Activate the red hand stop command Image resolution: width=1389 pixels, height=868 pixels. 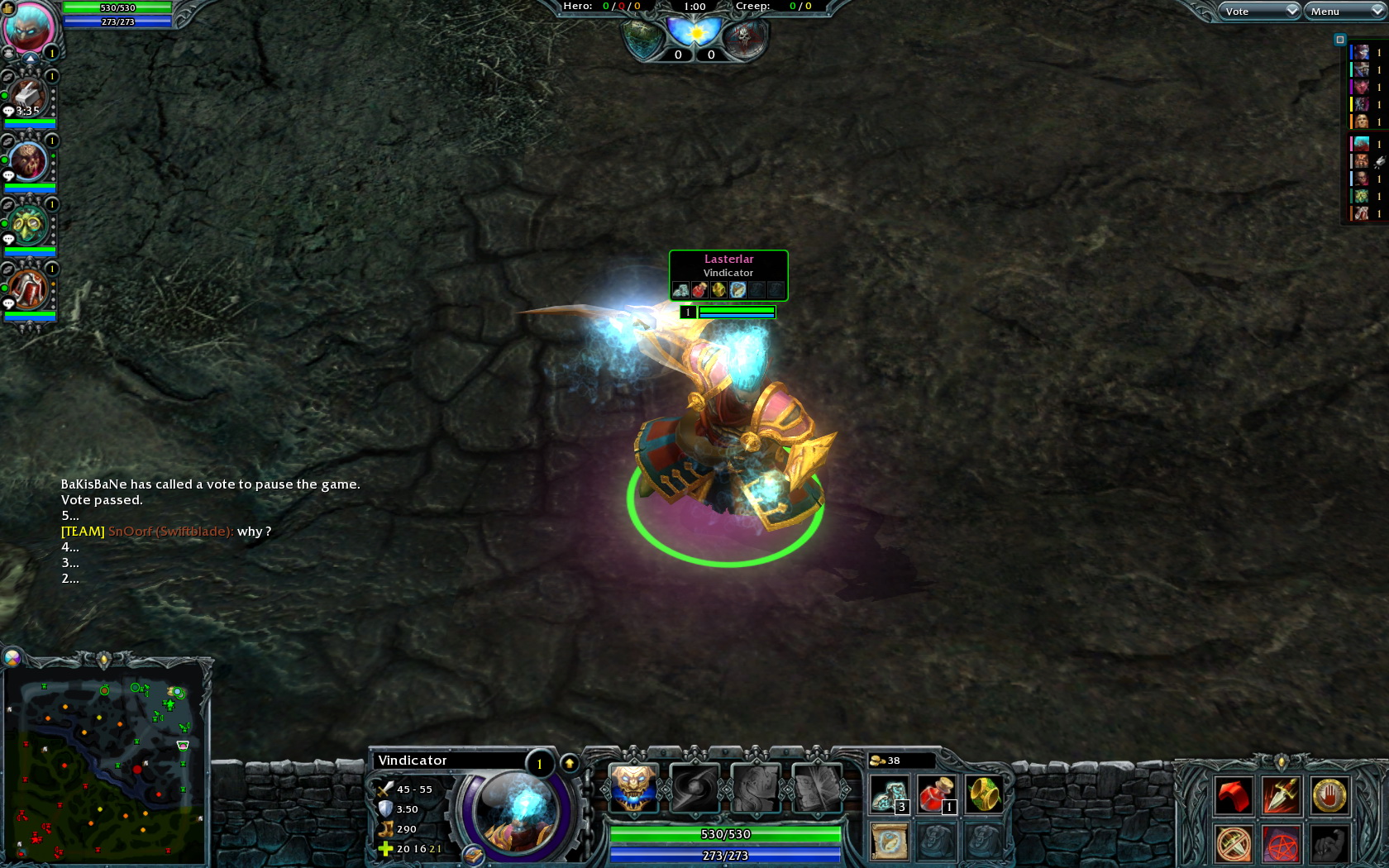pos(1329,796)
